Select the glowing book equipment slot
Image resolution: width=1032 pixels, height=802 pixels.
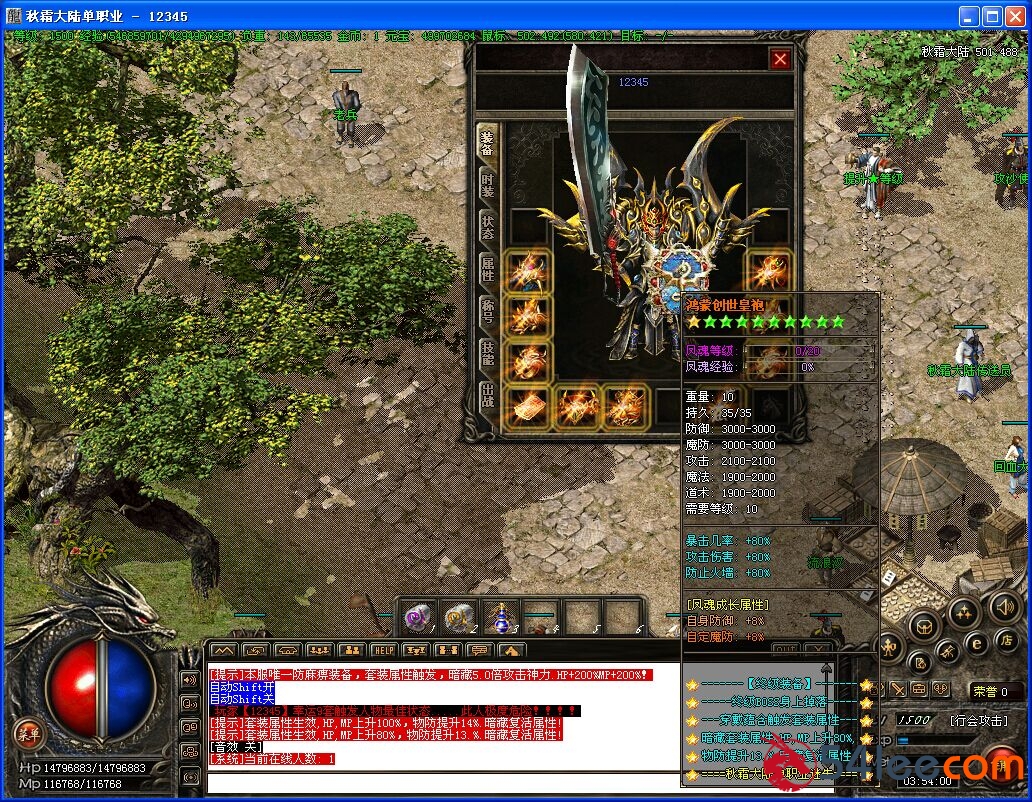[x=525, y=405]
